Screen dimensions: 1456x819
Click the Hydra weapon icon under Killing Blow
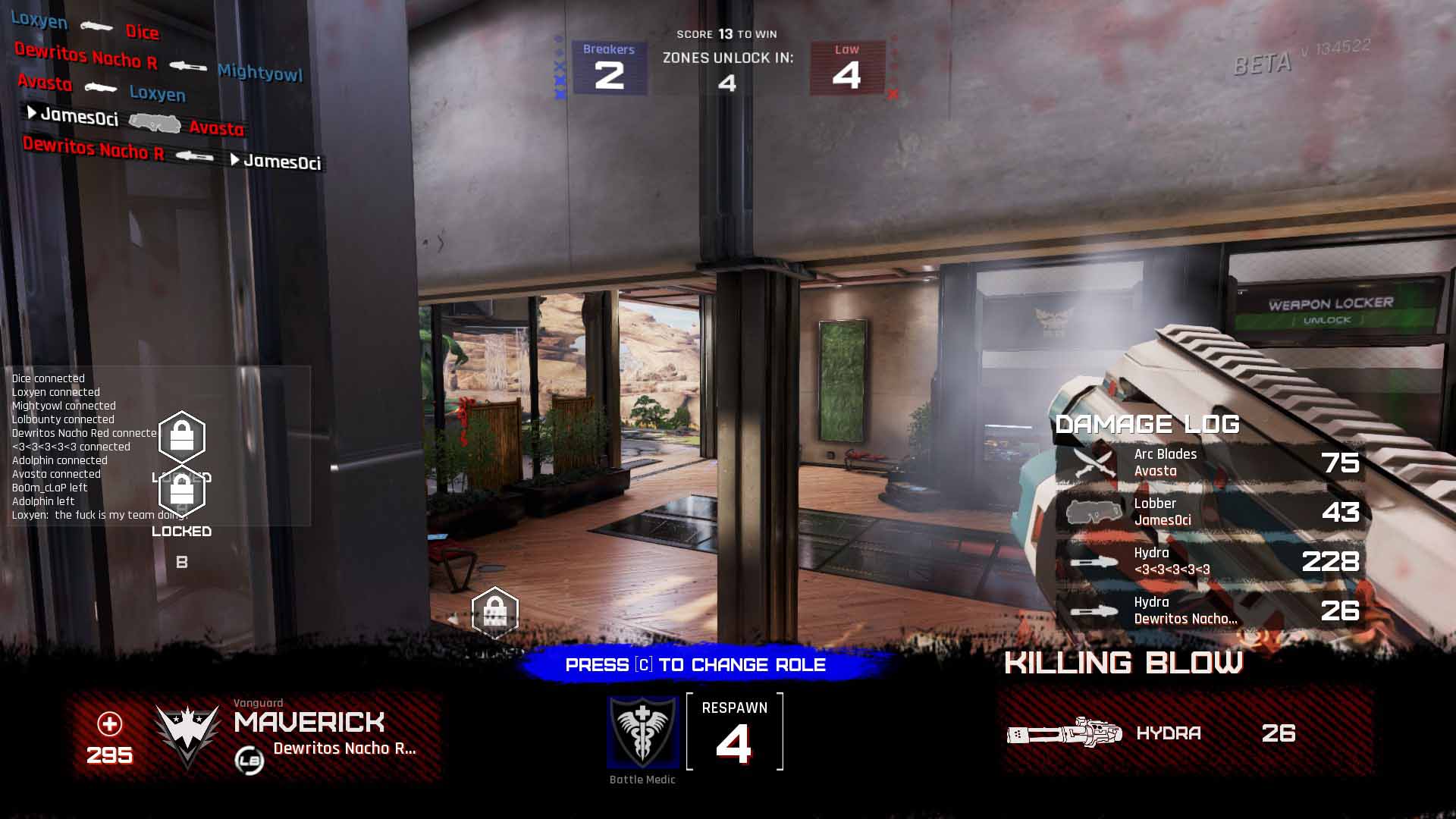click(x=1064, y=733)
